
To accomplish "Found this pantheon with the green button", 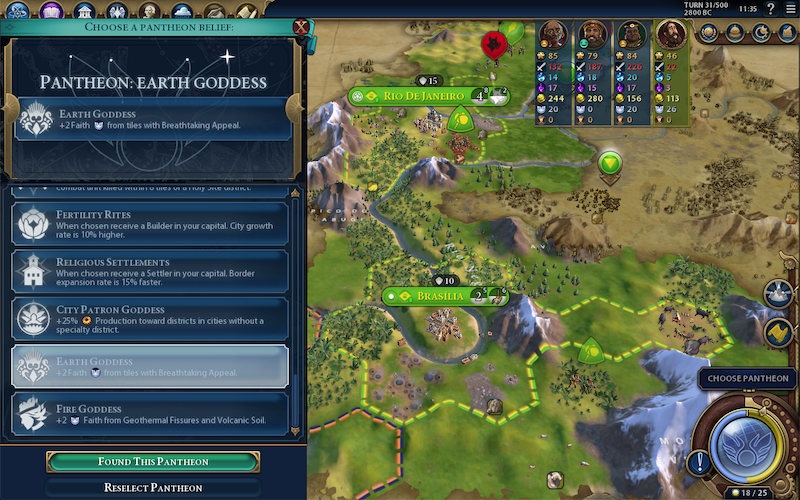I will pyautogui.click(x=153, y=461).
